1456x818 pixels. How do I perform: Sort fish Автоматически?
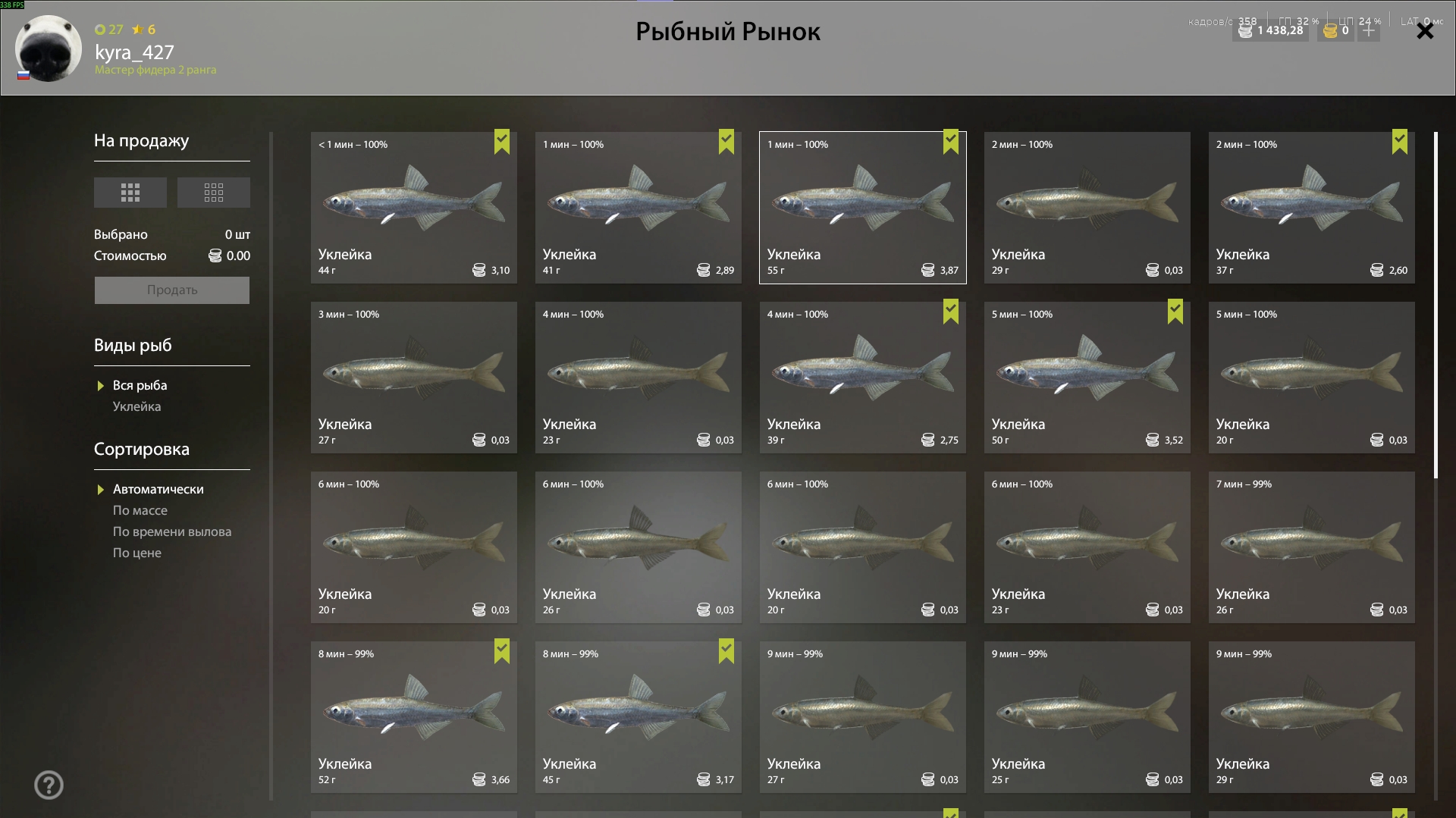pyautogui.click(x=158, y=489)
